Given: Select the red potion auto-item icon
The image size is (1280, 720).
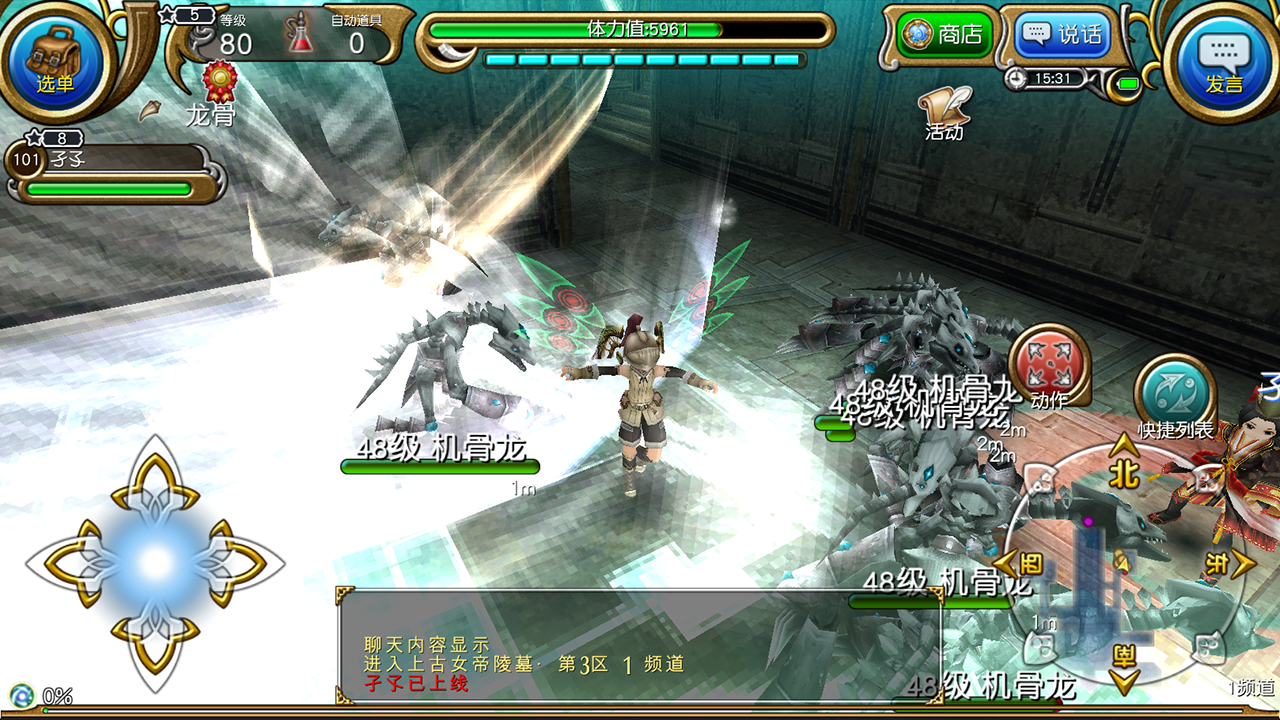Looking at the screenshot, I should click(300, 34).
